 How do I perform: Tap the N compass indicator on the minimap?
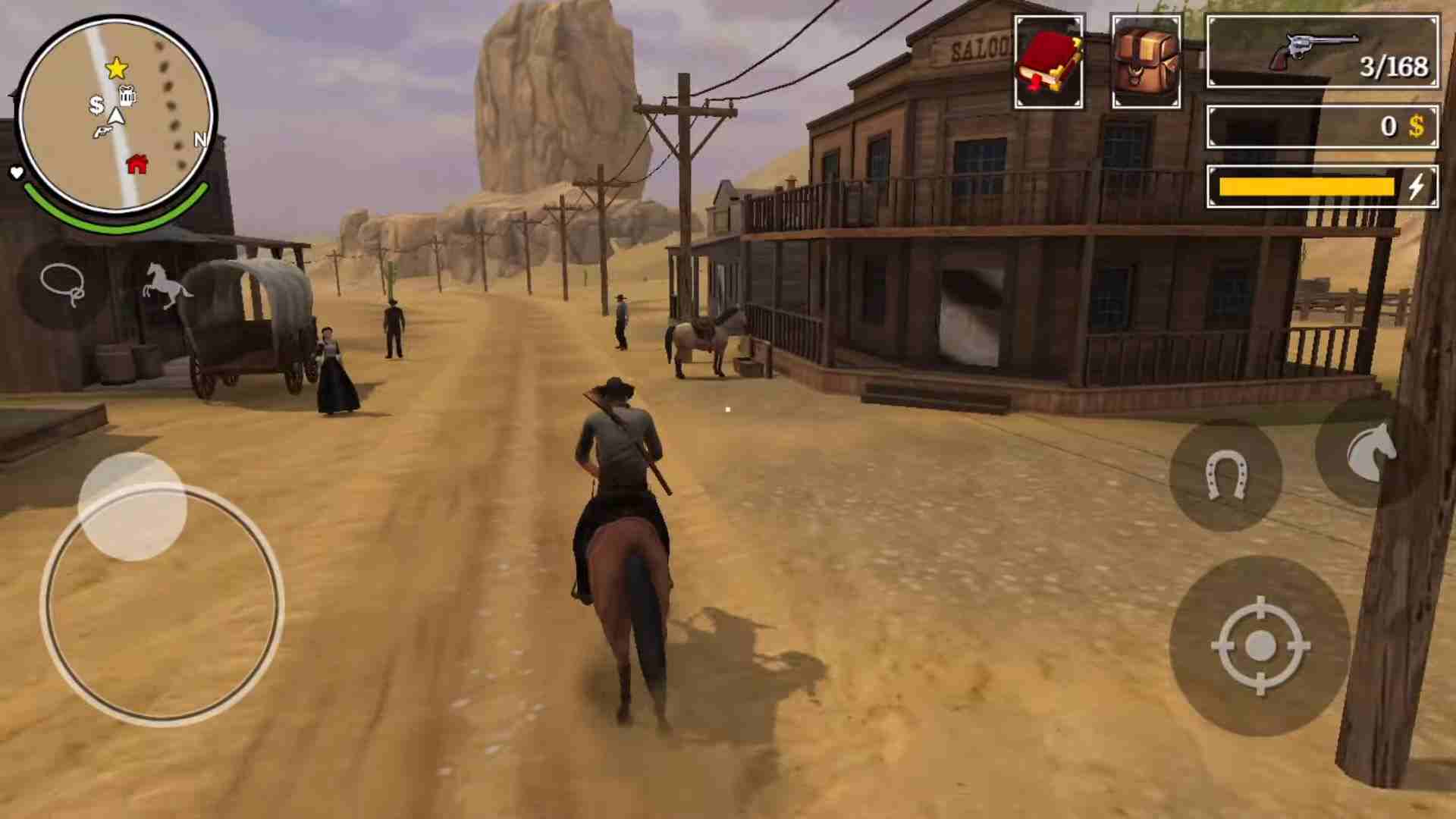point(200,140)
